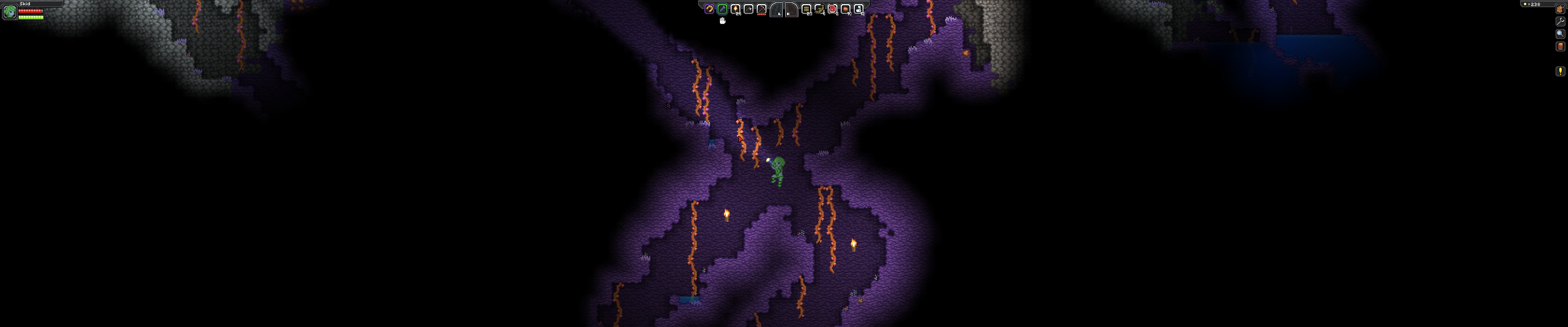1568x327 pixels.
Task: Select the damaged pickaxe in the hotbar
Action: pos(763,8)
